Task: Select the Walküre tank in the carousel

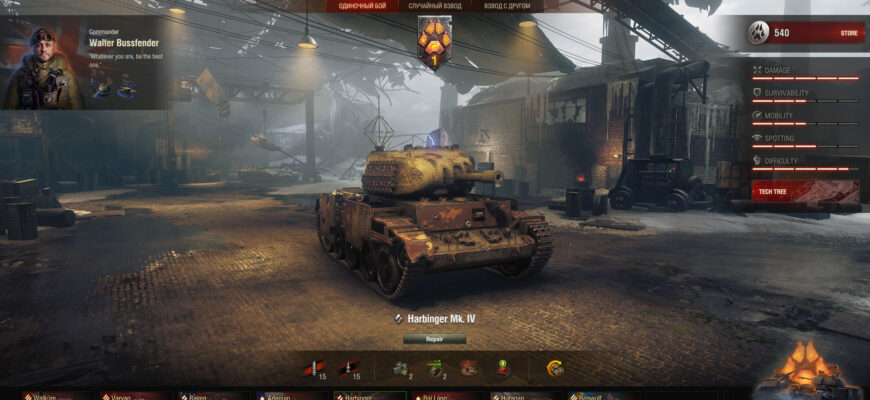Action: (x=52, y=395)
